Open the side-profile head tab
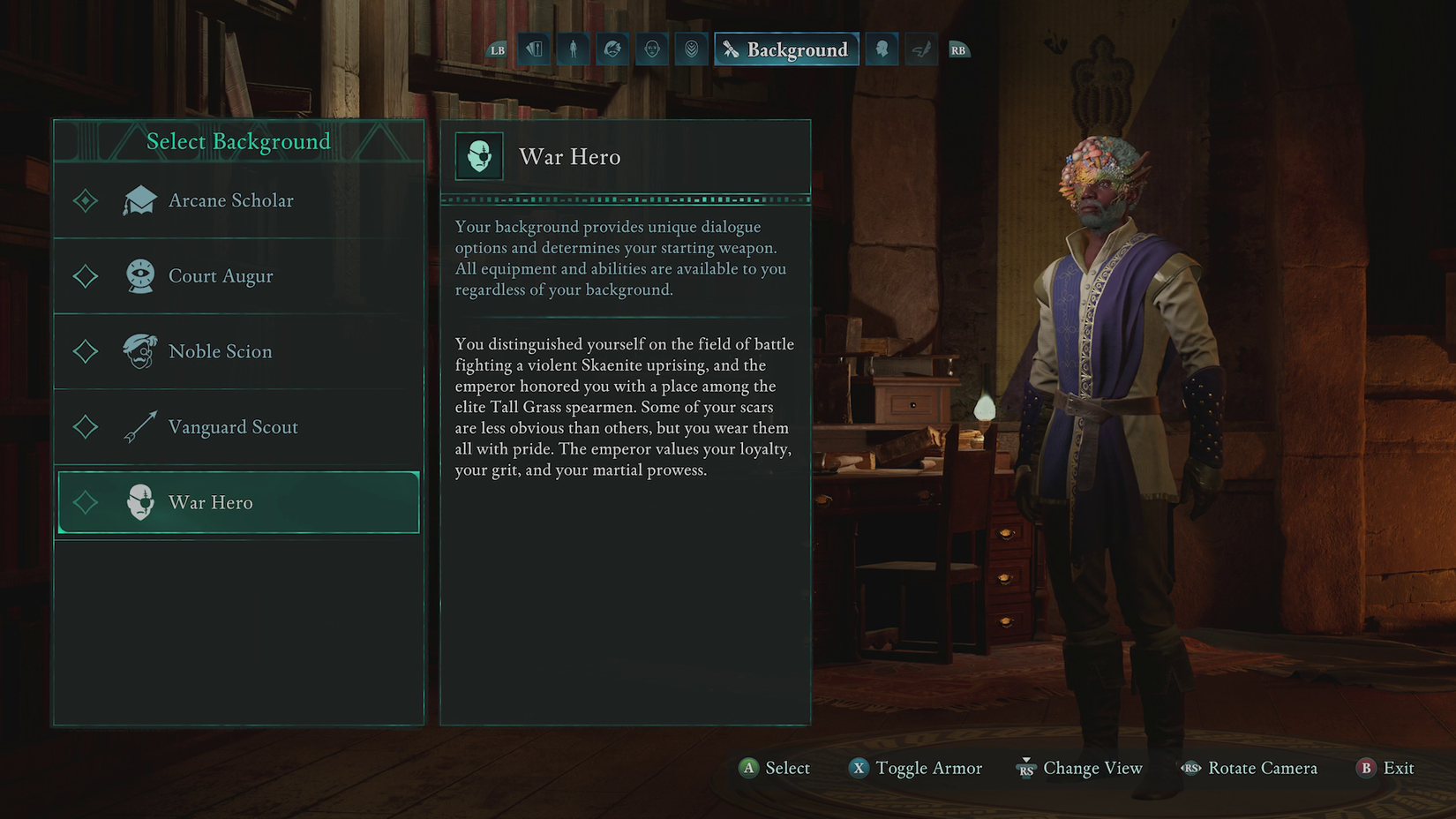The width and height of the screenshot is (1456, 819). 882,49
